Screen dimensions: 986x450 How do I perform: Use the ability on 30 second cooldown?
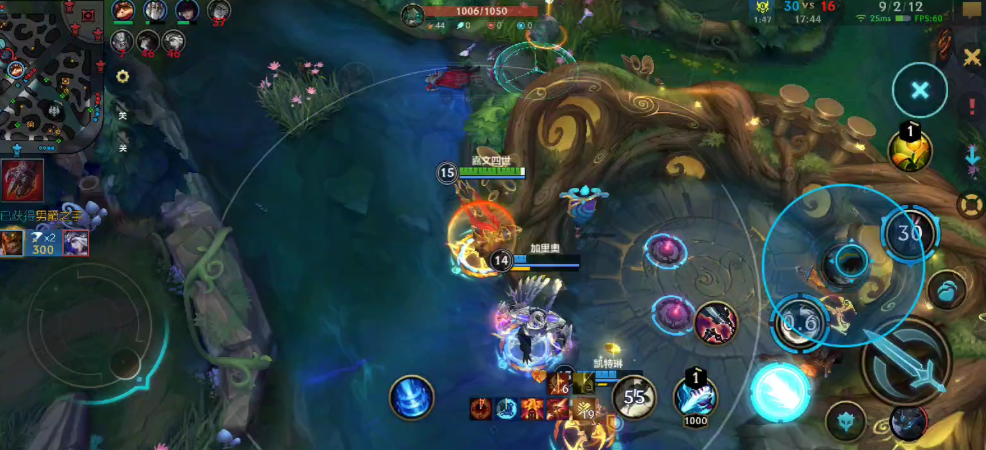[x=909, y=233]
